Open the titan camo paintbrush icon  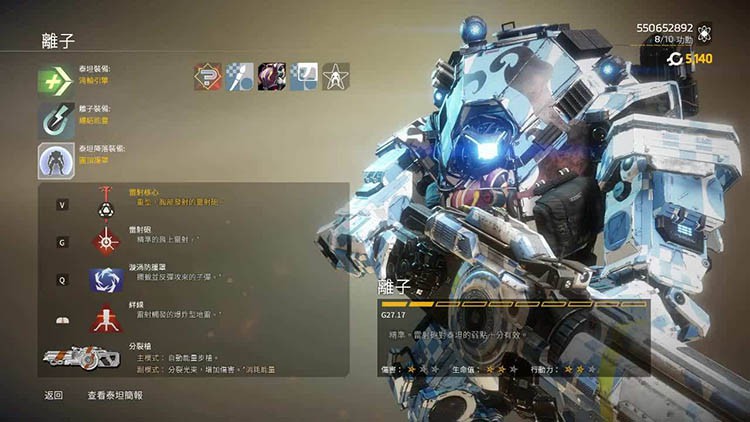click(x=240, y=76)
